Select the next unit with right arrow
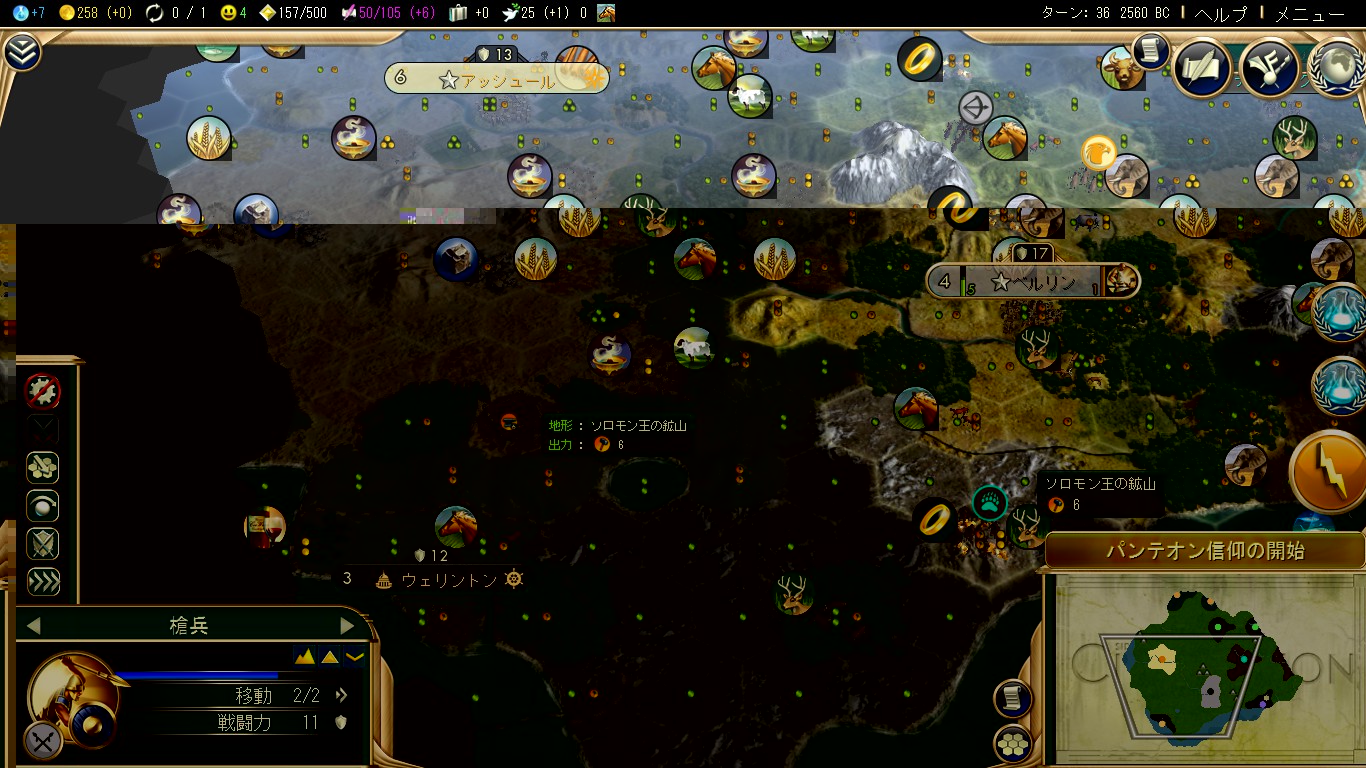 [x=347, y=626]
